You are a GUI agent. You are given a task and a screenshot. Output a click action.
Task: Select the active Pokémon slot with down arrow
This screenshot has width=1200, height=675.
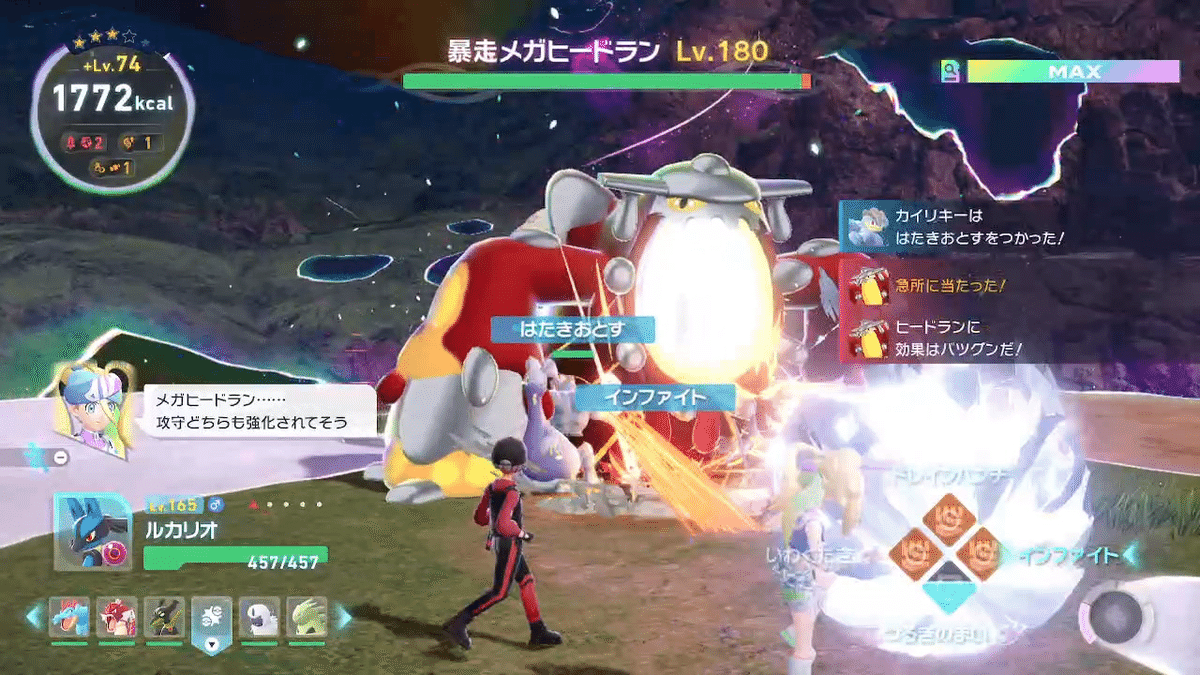coord(212,622)
